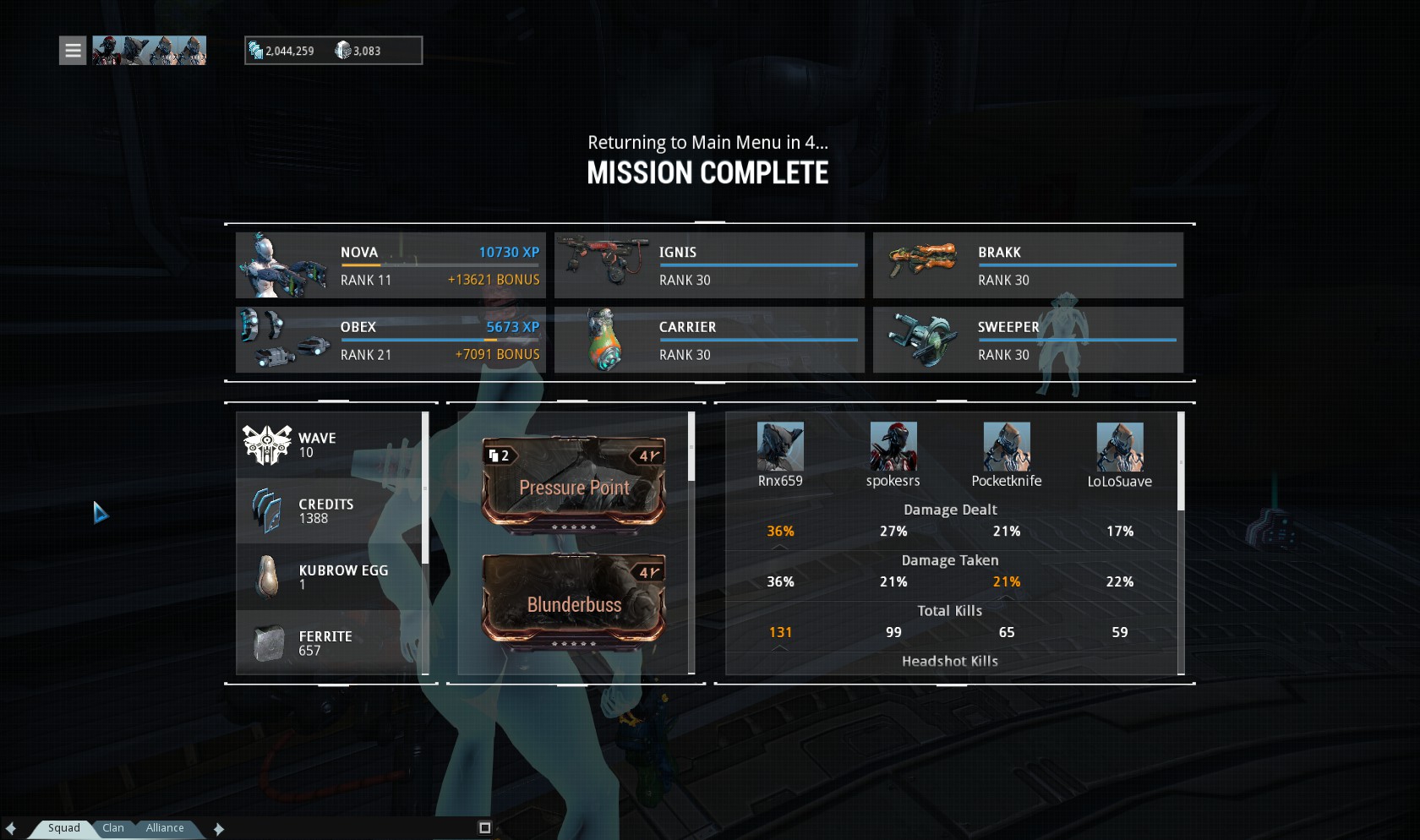Switch to the Squad chat tab

[63, 828]
